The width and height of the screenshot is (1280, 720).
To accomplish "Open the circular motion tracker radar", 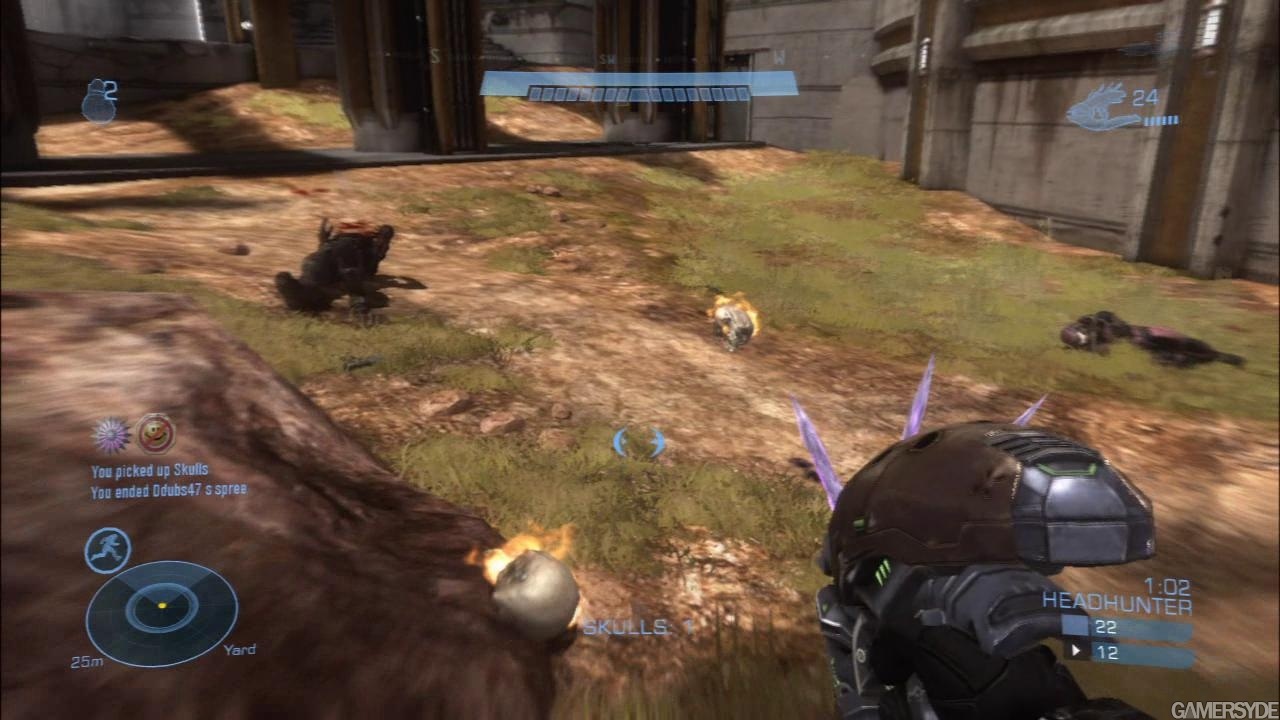I will 162,612.
